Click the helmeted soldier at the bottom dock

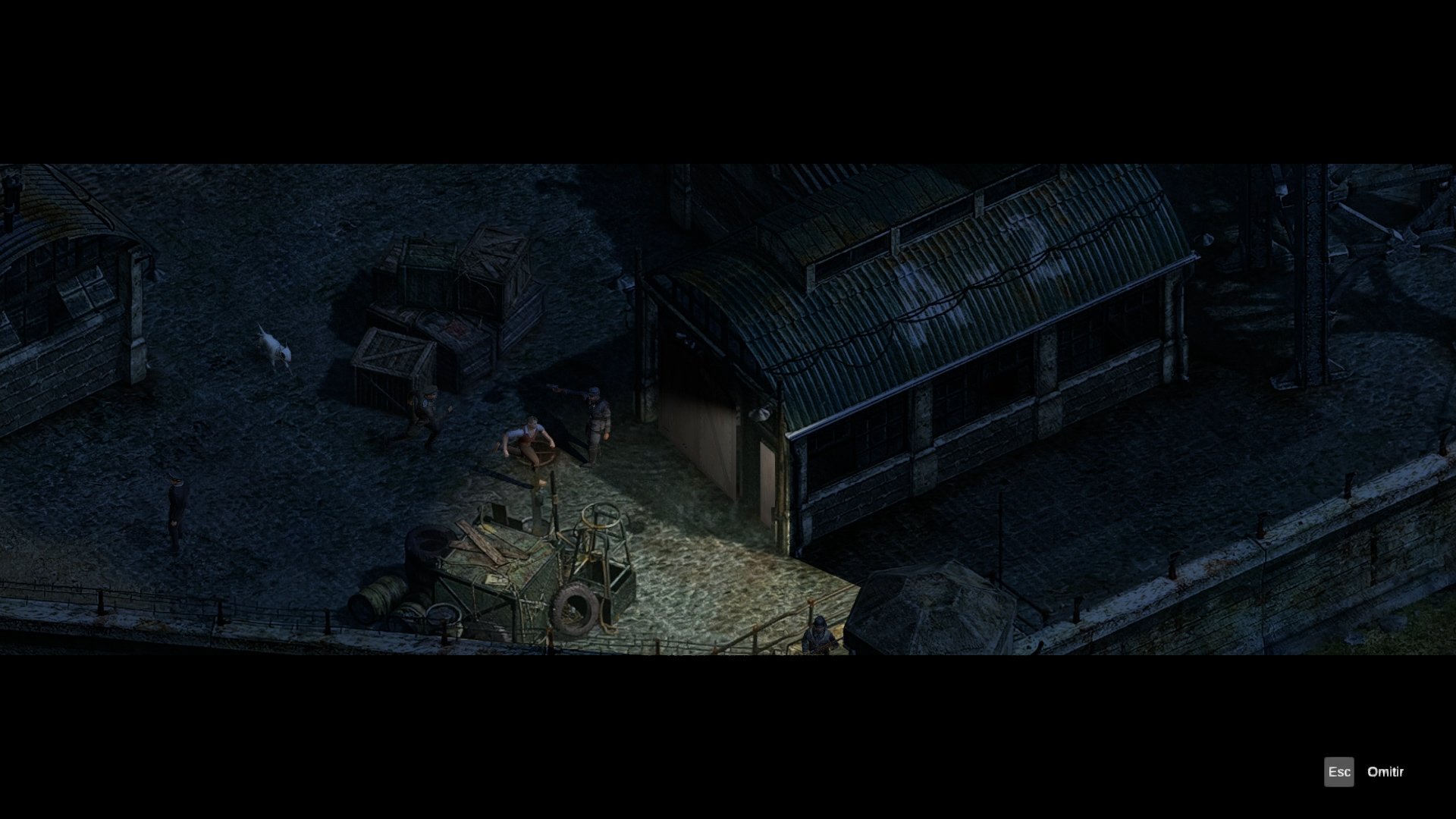tap(819, 633)
